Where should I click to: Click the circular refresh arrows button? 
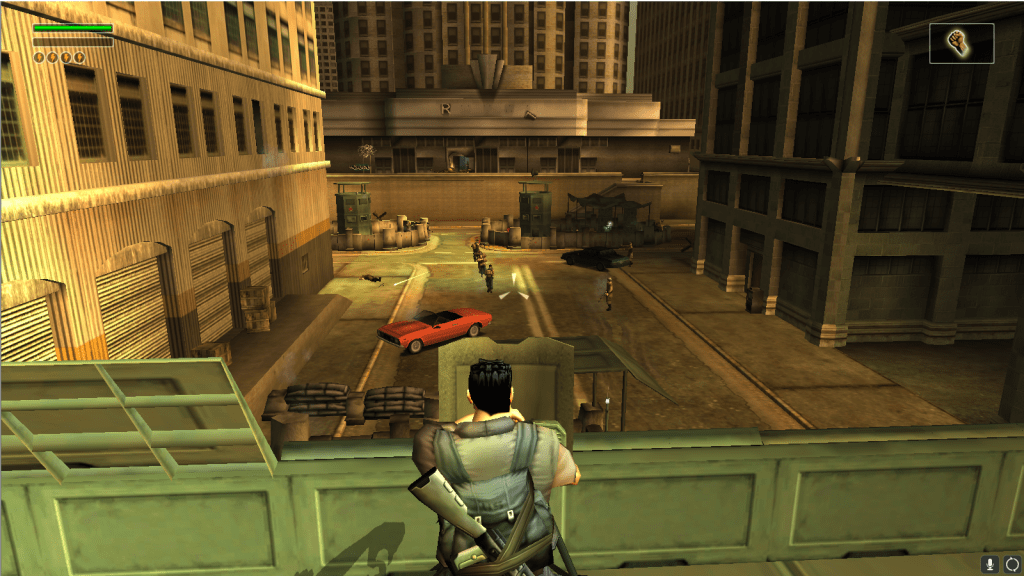click(x=1011, y=565)
